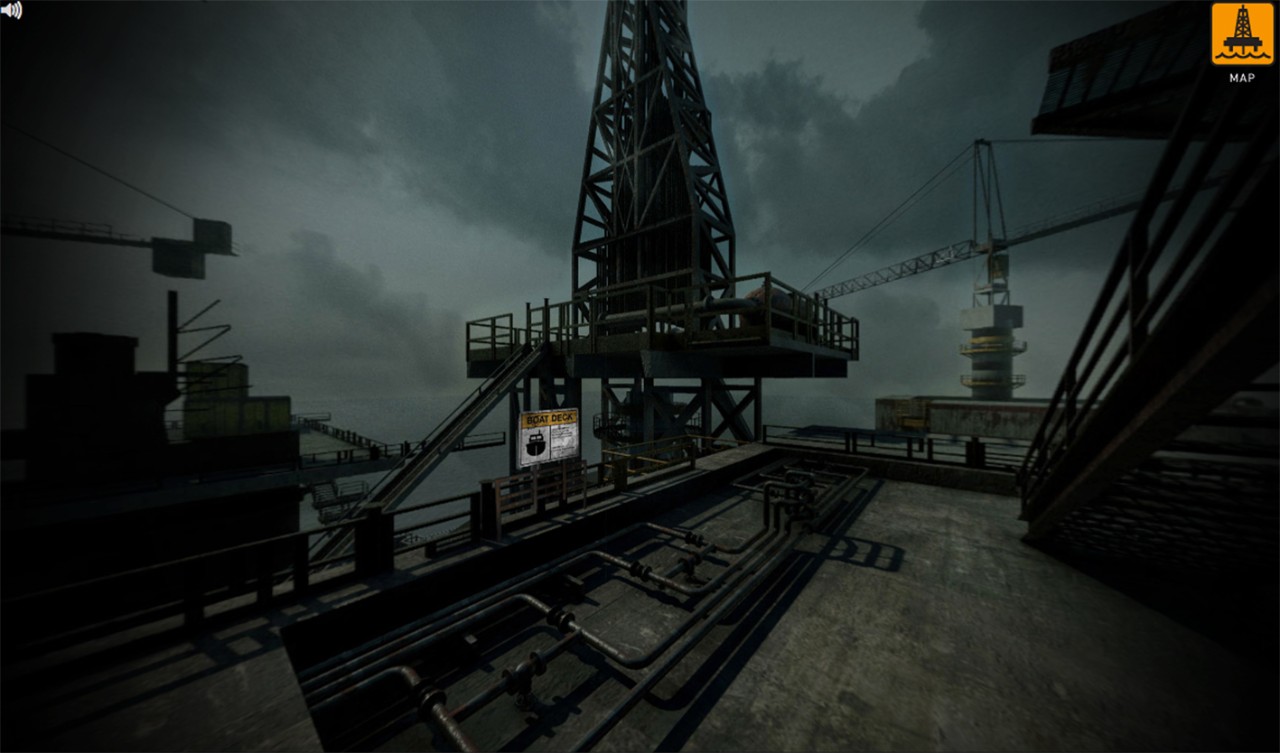1280x753 pixels.
Task: Open the oil rig MAP button
Action: (x=1241, y=35)
